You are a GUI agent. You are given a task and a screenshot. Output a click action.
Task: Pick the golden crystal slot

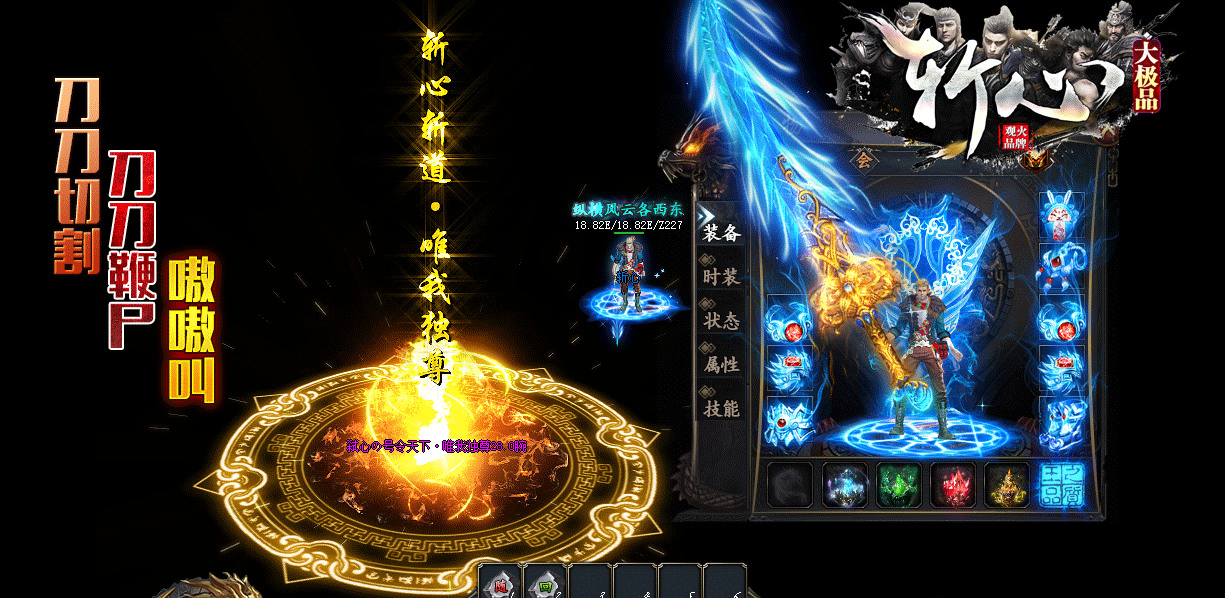[1006, 485]
